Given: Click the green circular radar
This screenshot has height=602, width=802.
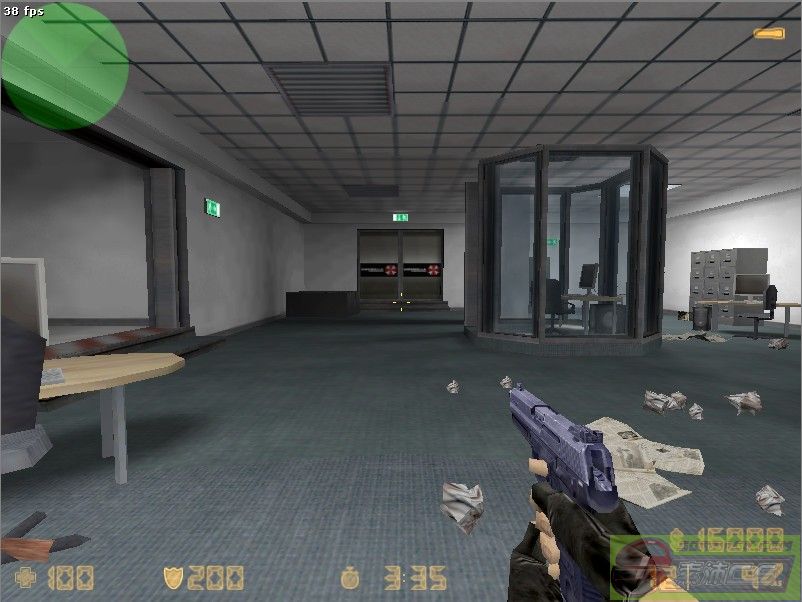Looking at the screenshot, I should 65,65.
